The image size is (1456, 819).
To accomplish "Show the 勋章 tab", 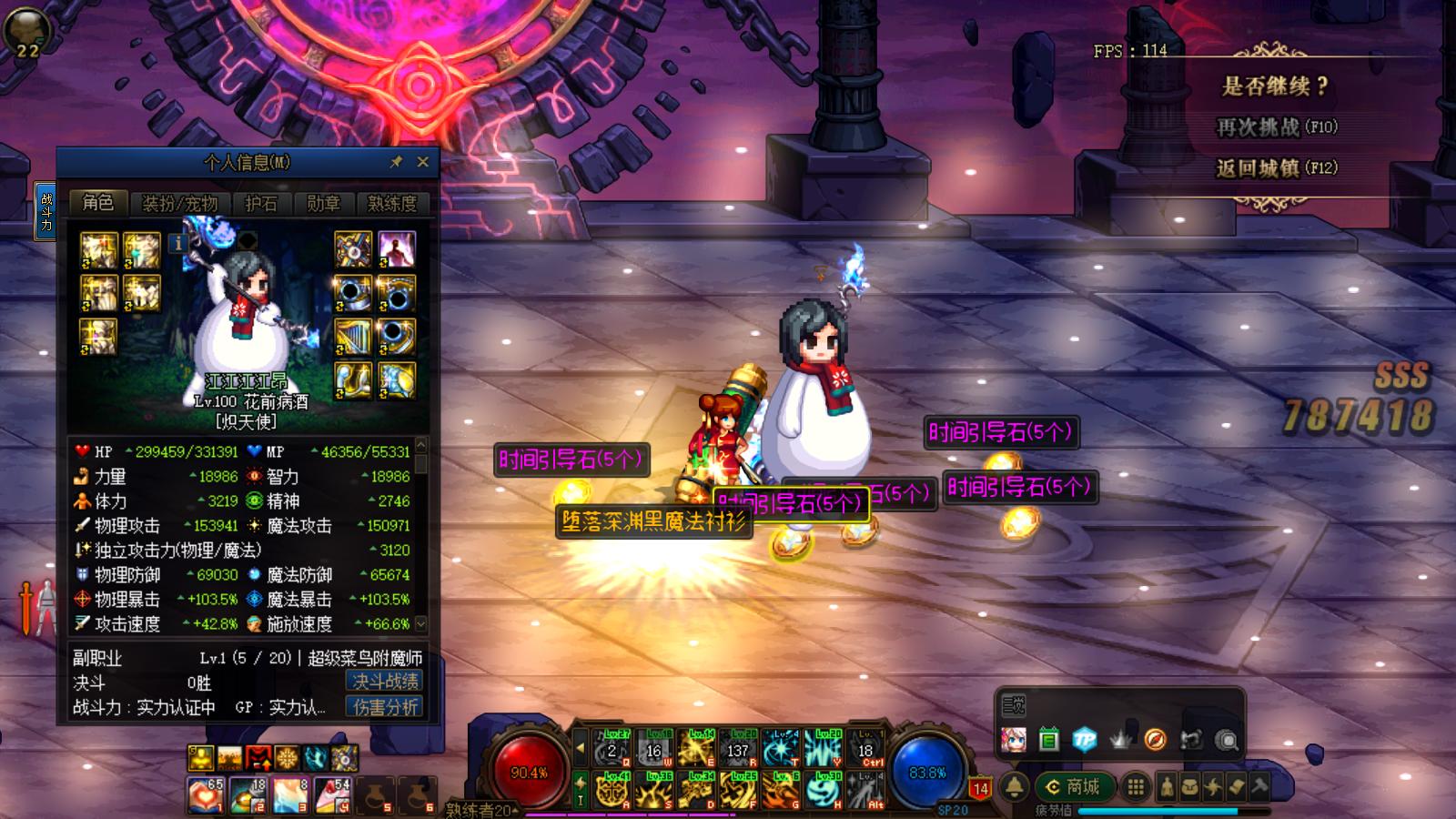I will pos(323,204).
